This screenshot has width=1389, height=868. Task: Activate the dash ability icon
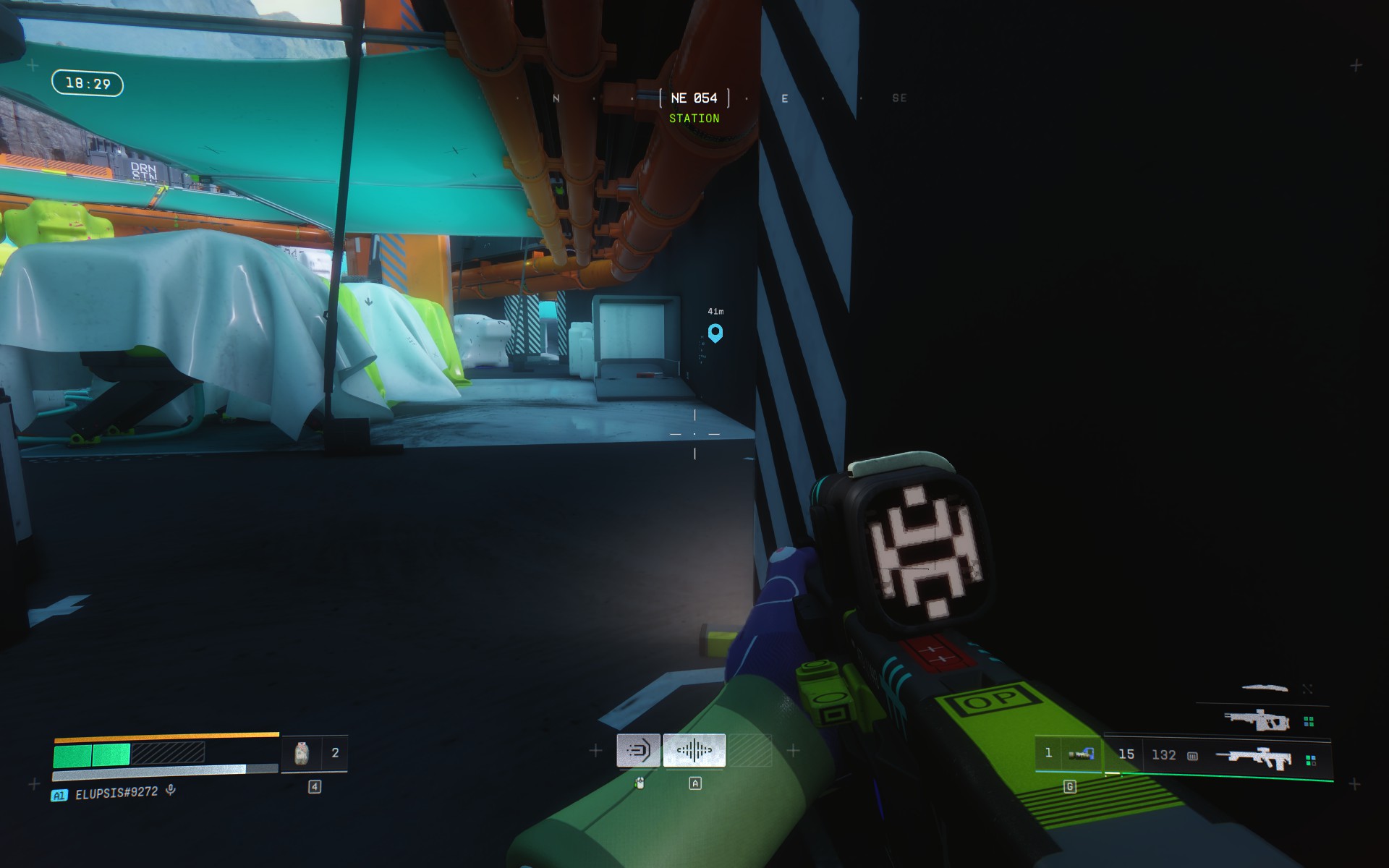(638, 751)
